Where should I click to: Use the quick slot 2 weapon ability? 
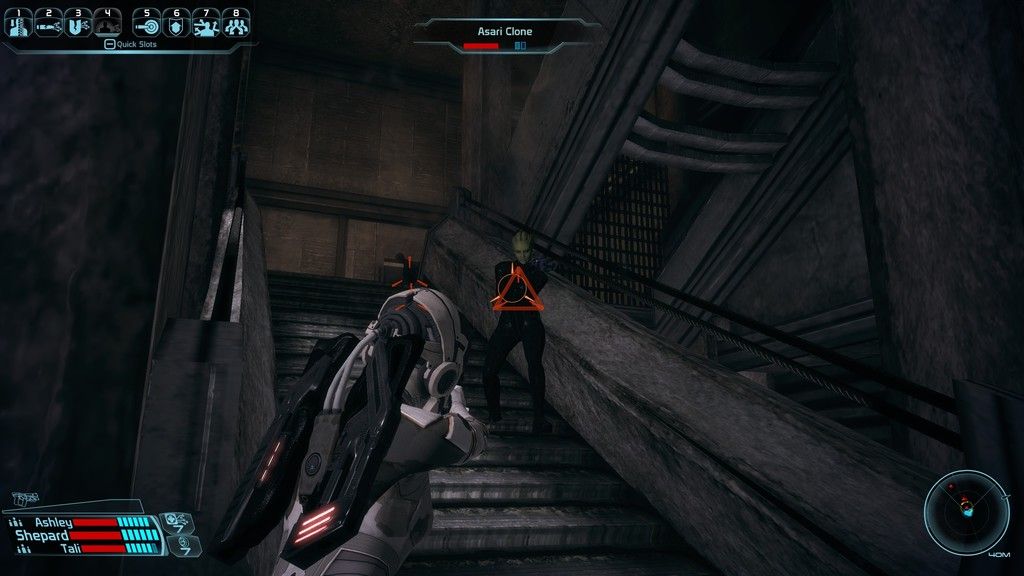[48, 24]
